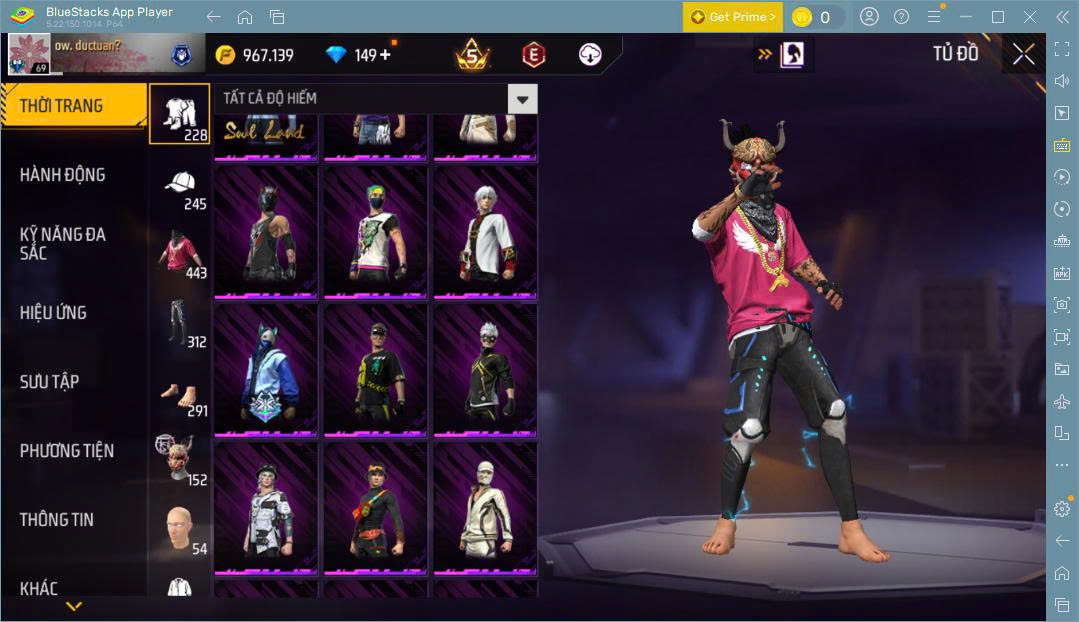The width and height of the screenshot is (1079, 622).
Task: Select the hats subcategory with 245 items
Action: coord(180,190)
